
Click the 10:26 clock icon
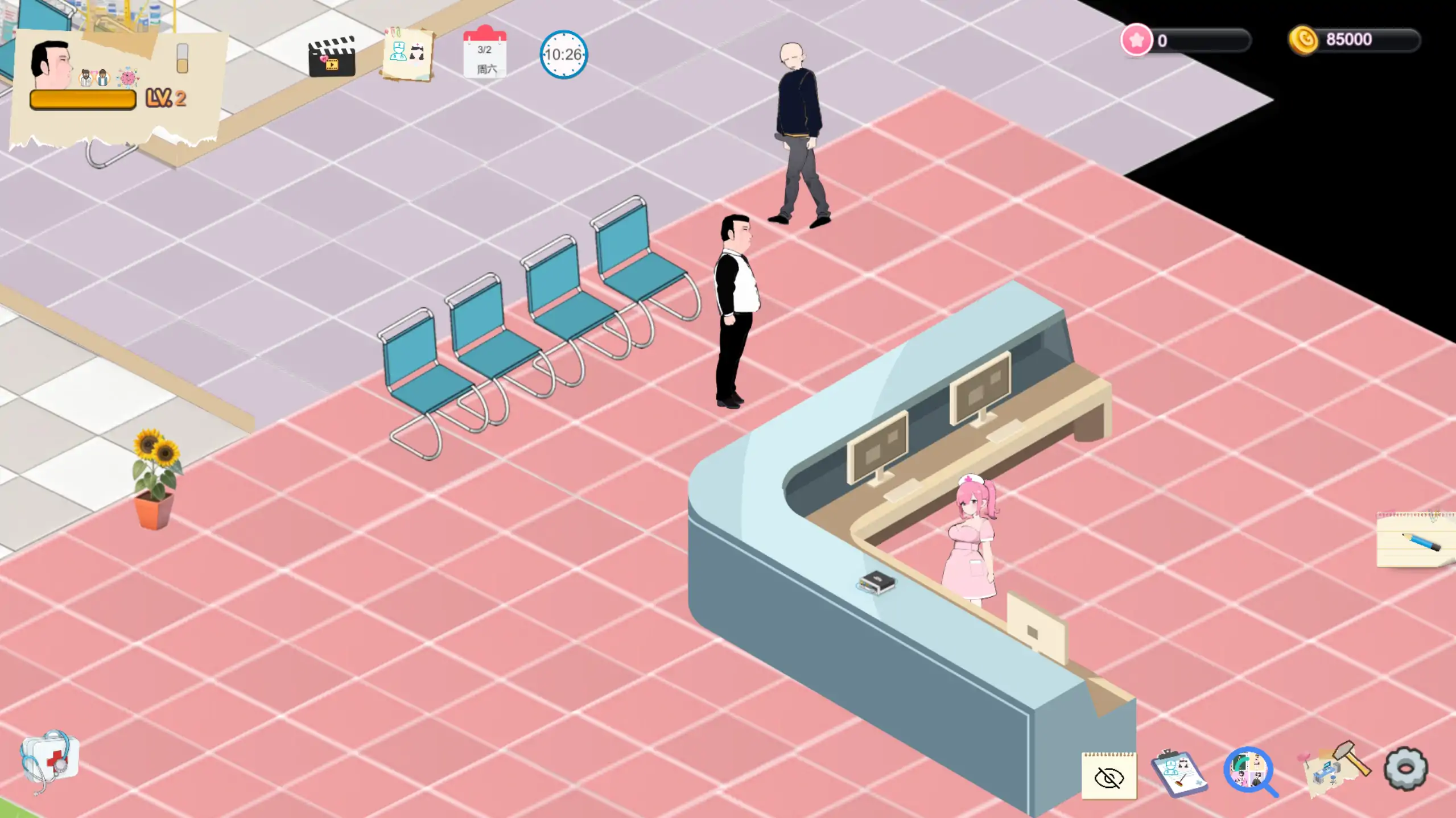point(563,55)
